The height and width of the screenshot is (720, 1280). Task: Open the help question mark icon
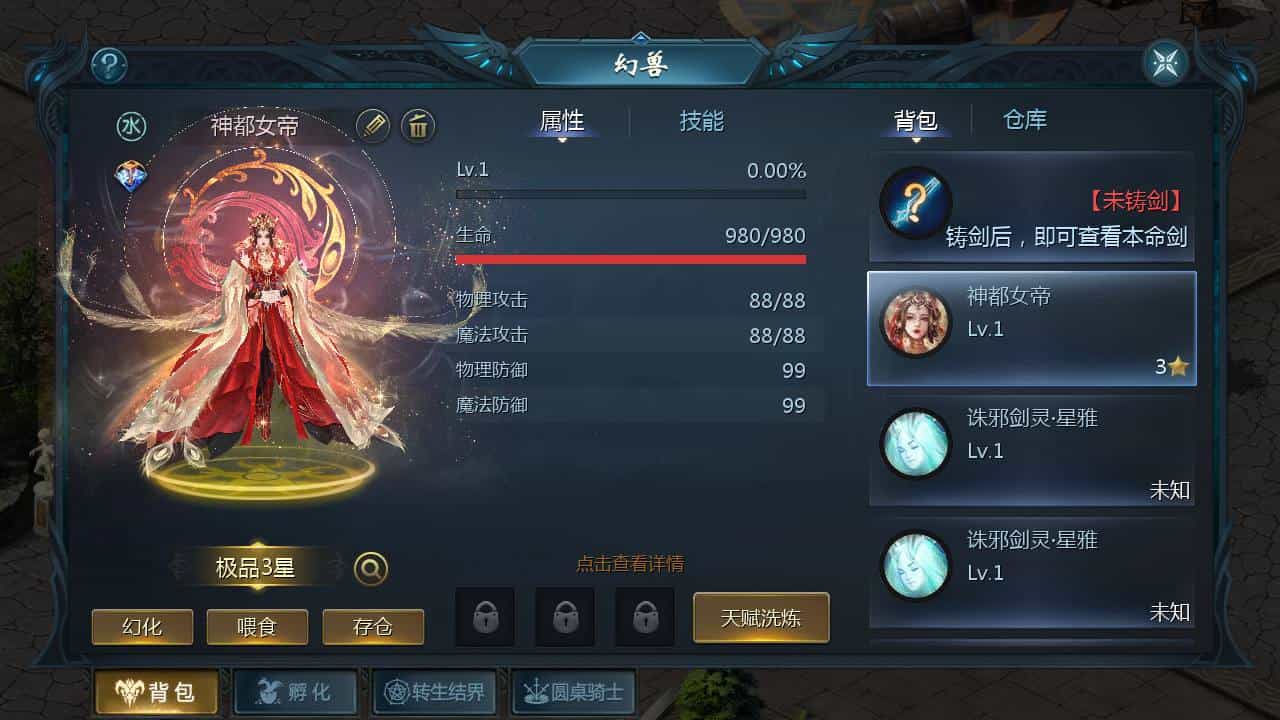tap(109, 66)
